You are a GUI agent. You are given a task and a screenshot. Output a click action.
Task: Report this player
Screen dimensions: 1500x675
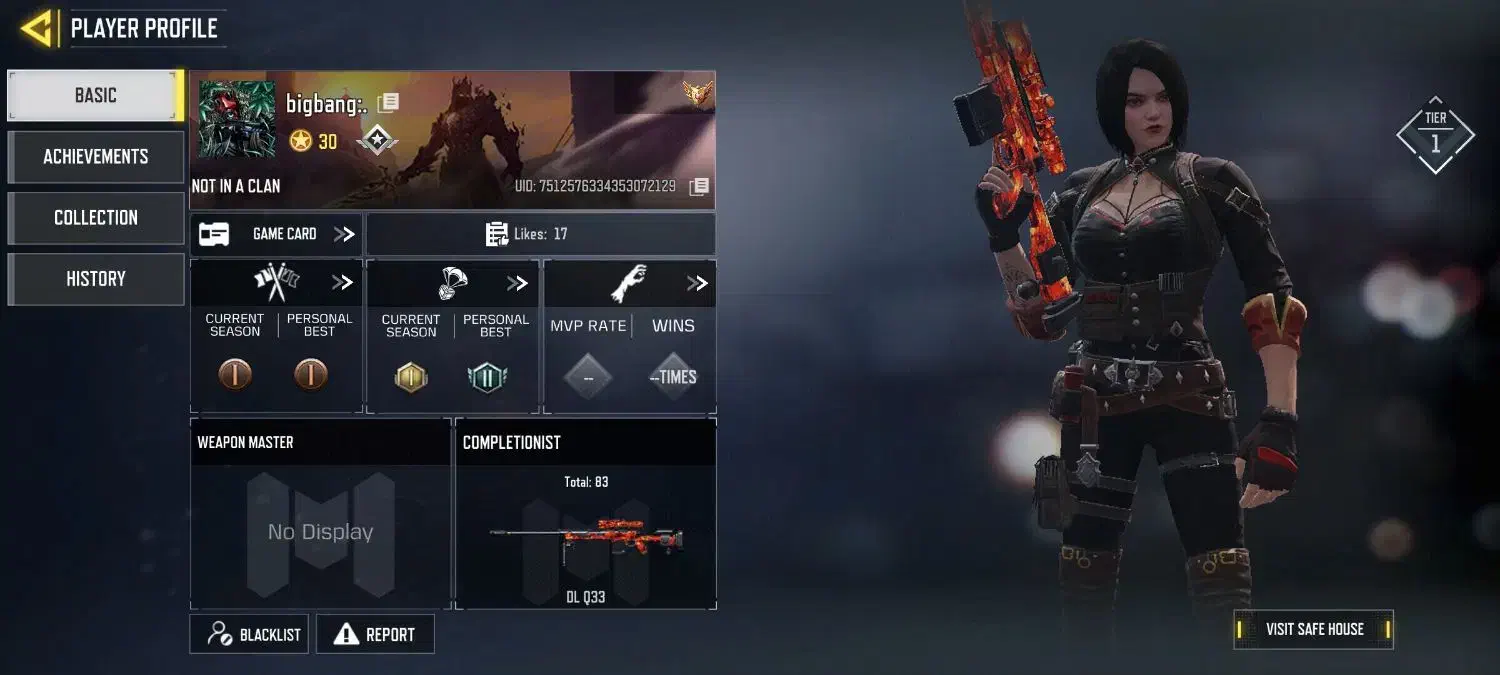pos(375,634)
